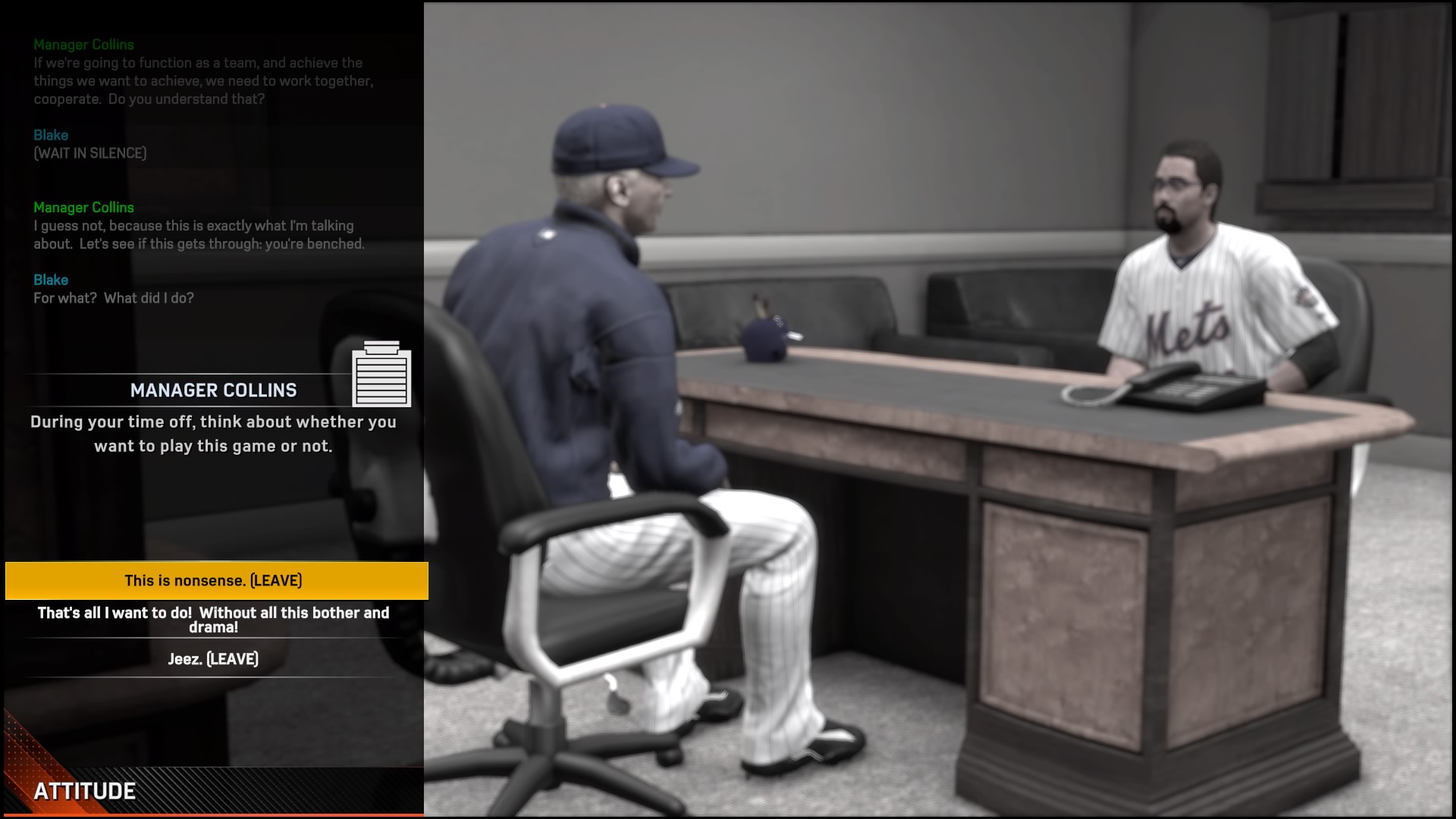The width and height of the screenshot is (1456, 819).
Task: Click Blake's name label in blue
Action: pos(51,135)
